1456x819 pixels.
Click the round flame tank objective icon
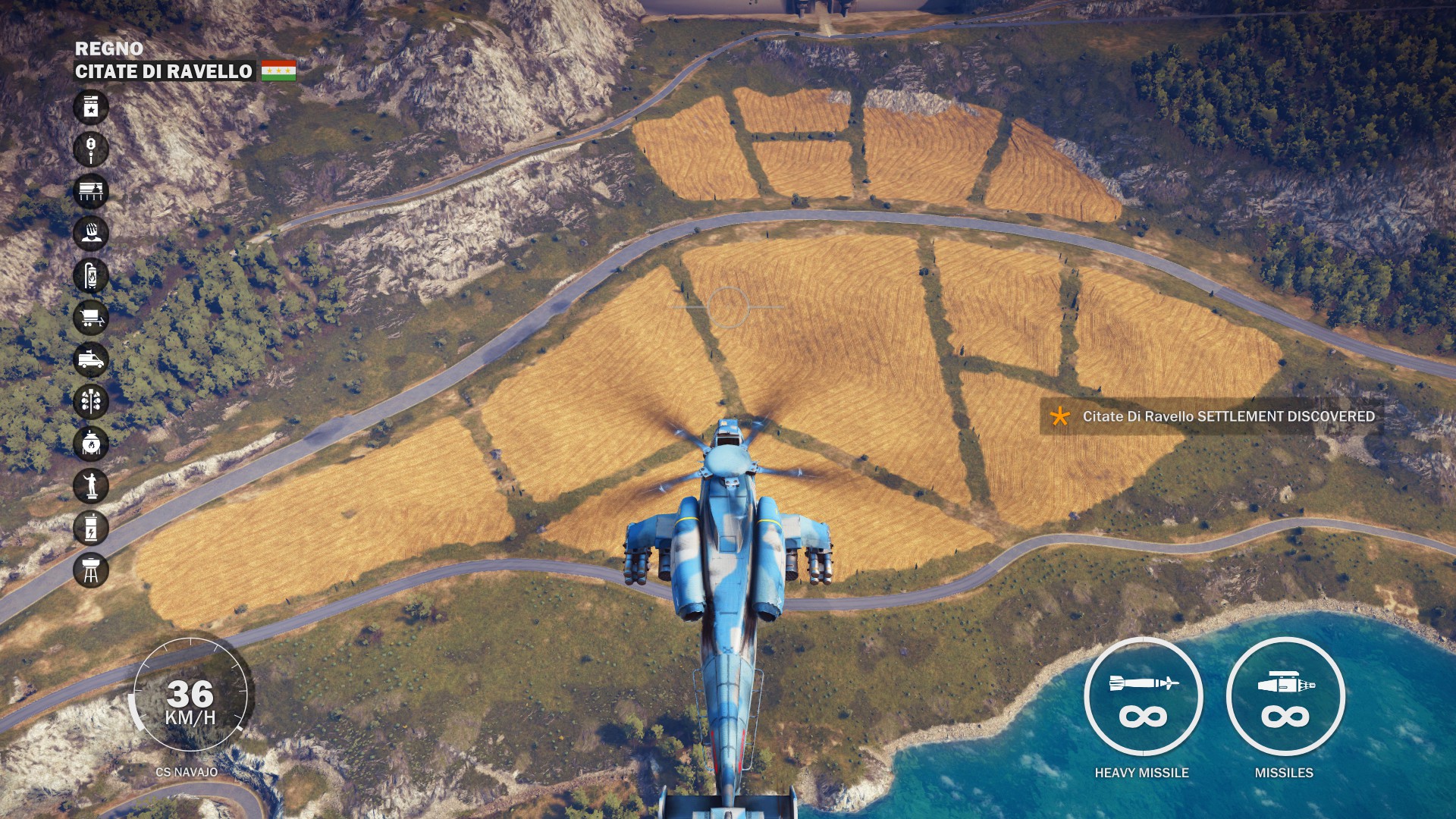[x=91, y=444]
